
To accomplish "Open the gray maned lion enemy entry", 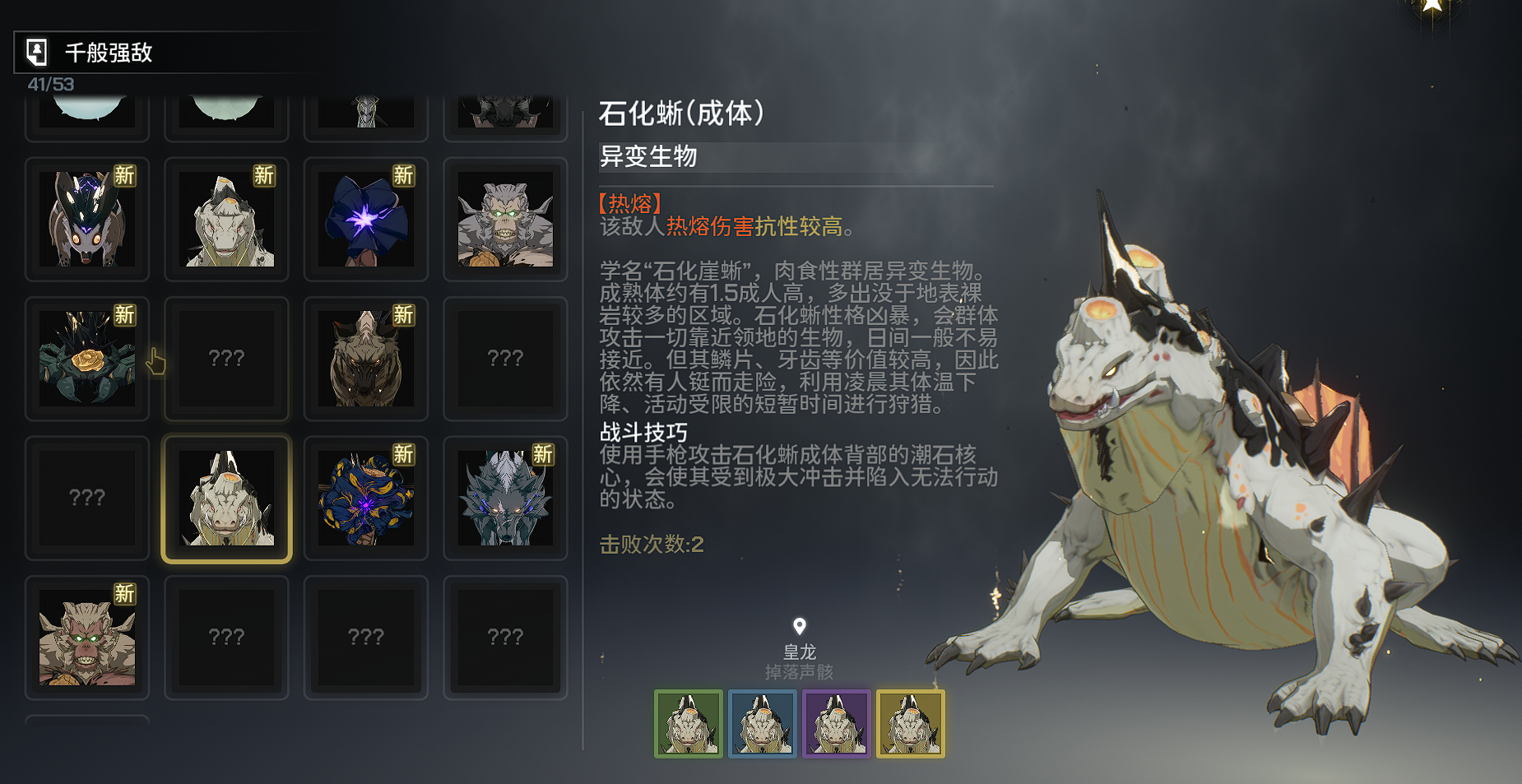I will coord(505,498).
